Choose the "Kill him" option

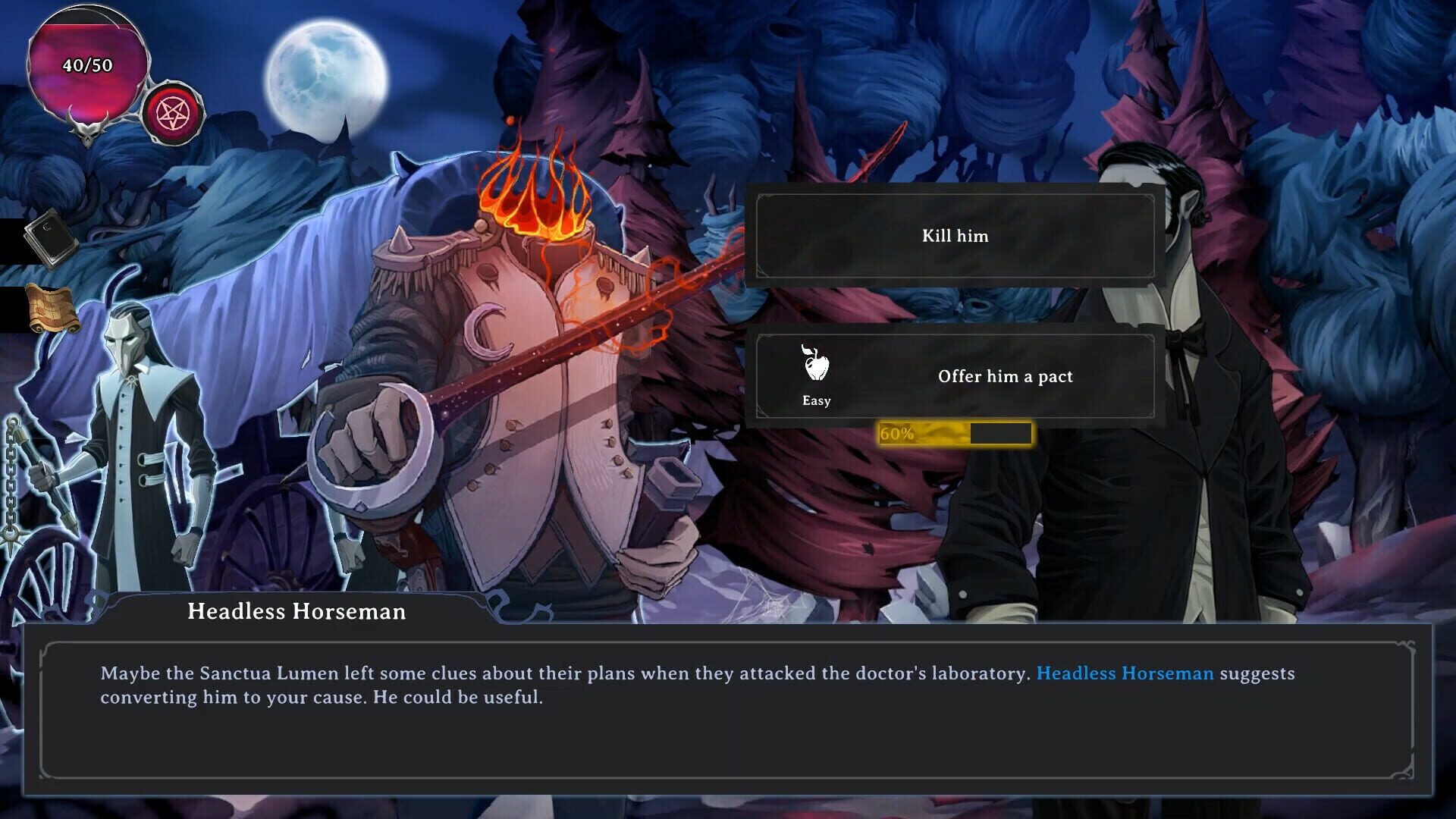(954, 236)
